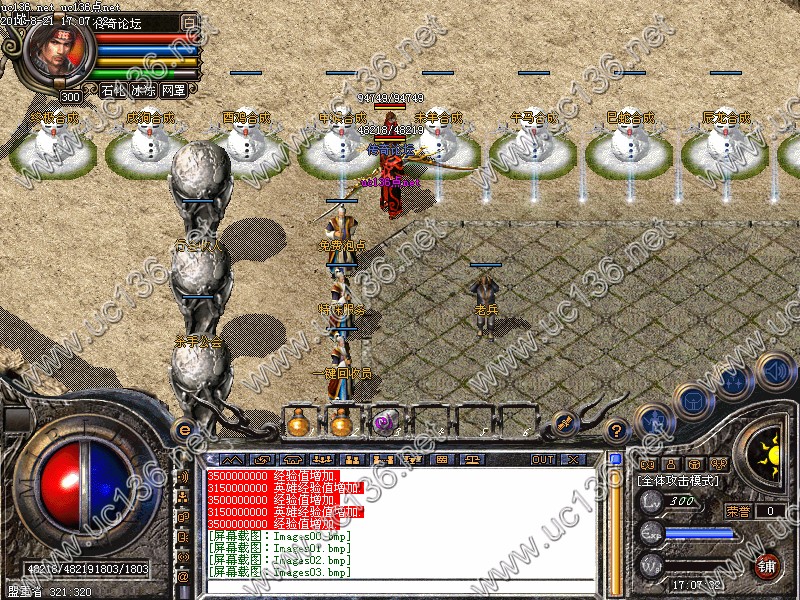Viewport: 800px width, 600px height.
Task: Click the speaker sound button
Action: pyautogui.click(x=775, y=370)
